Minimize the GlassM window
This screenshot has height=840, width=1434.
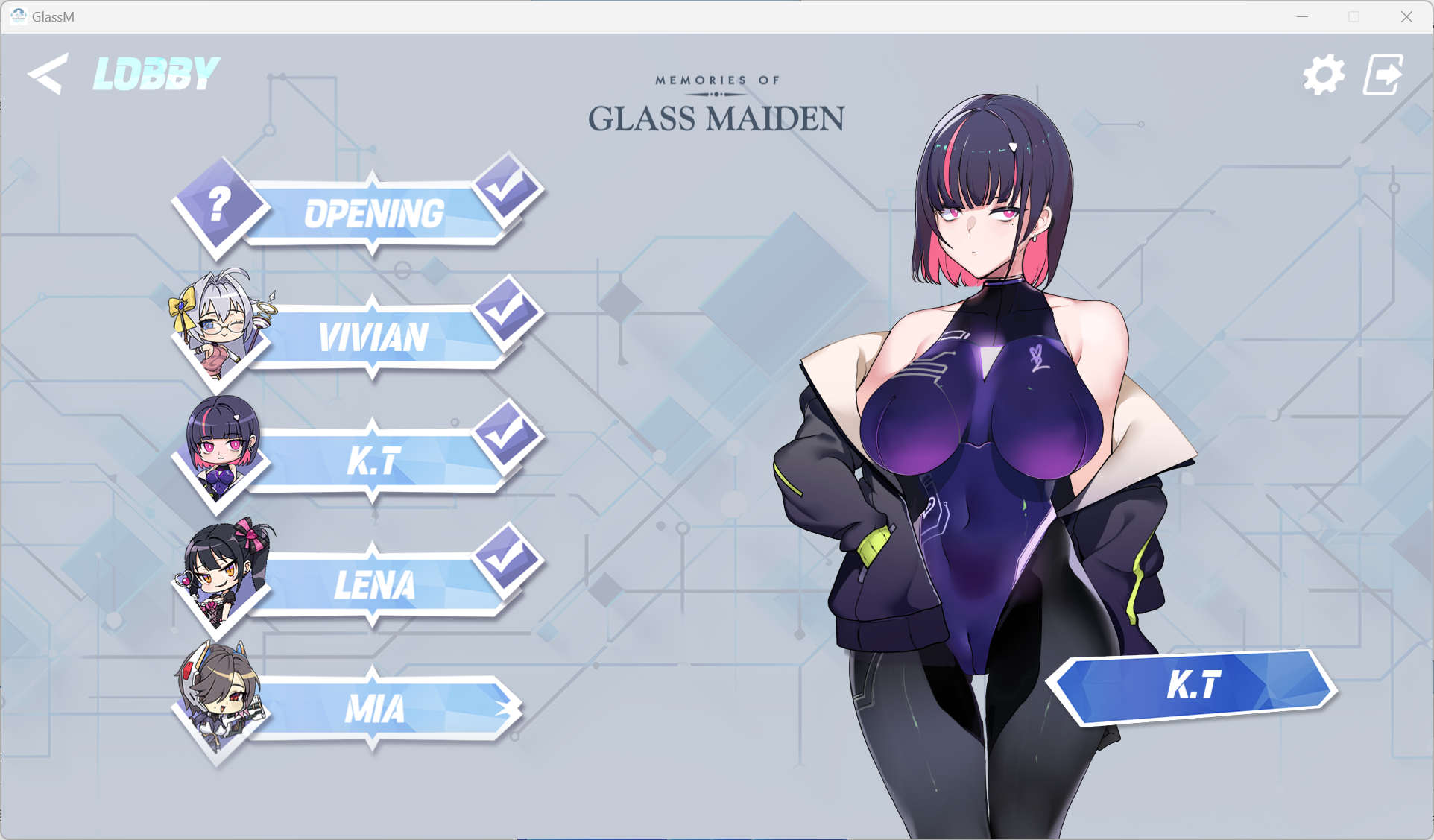tap(1302, 16)
